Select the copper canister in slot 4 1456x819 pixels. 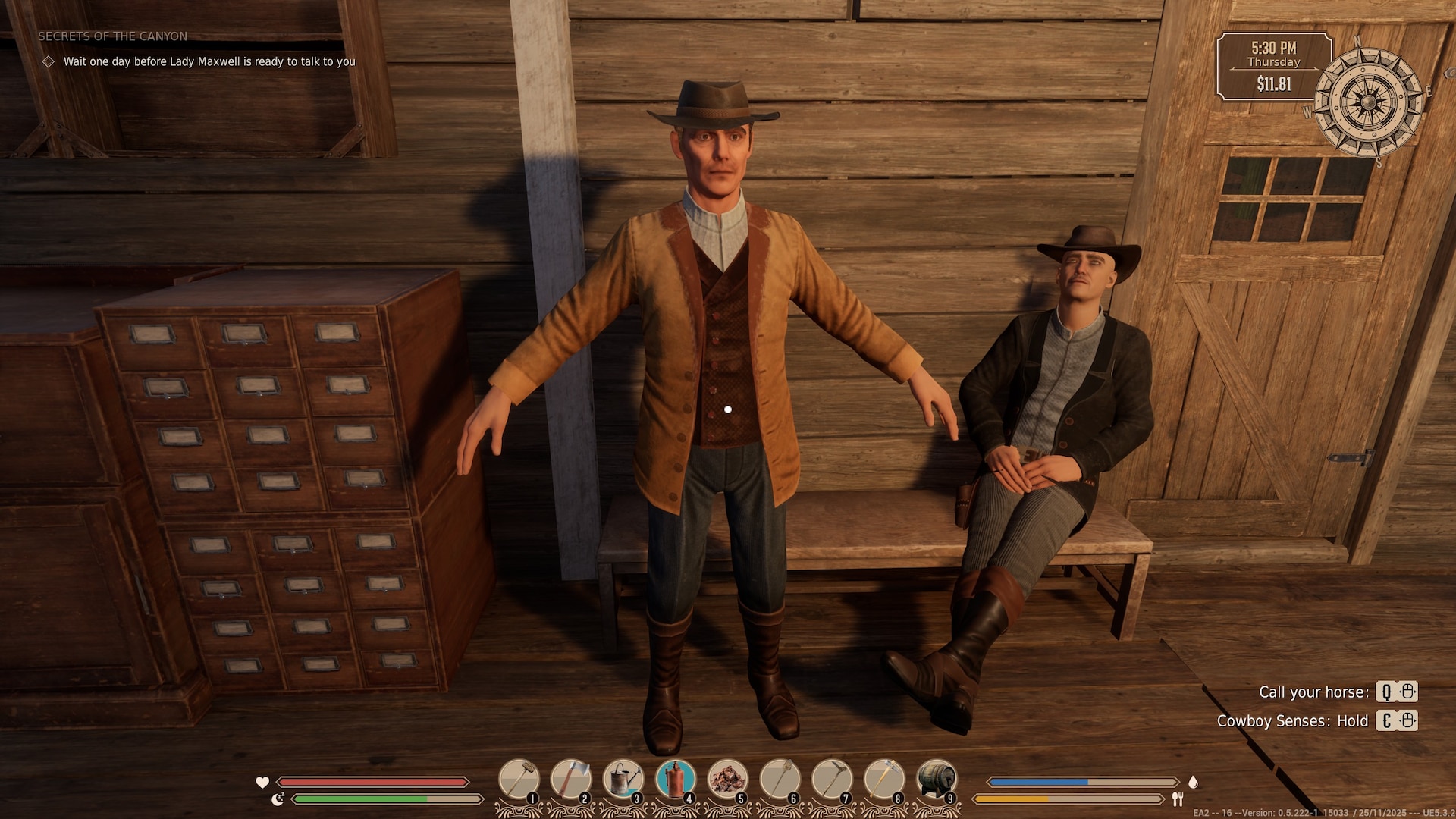click(676, 779)
